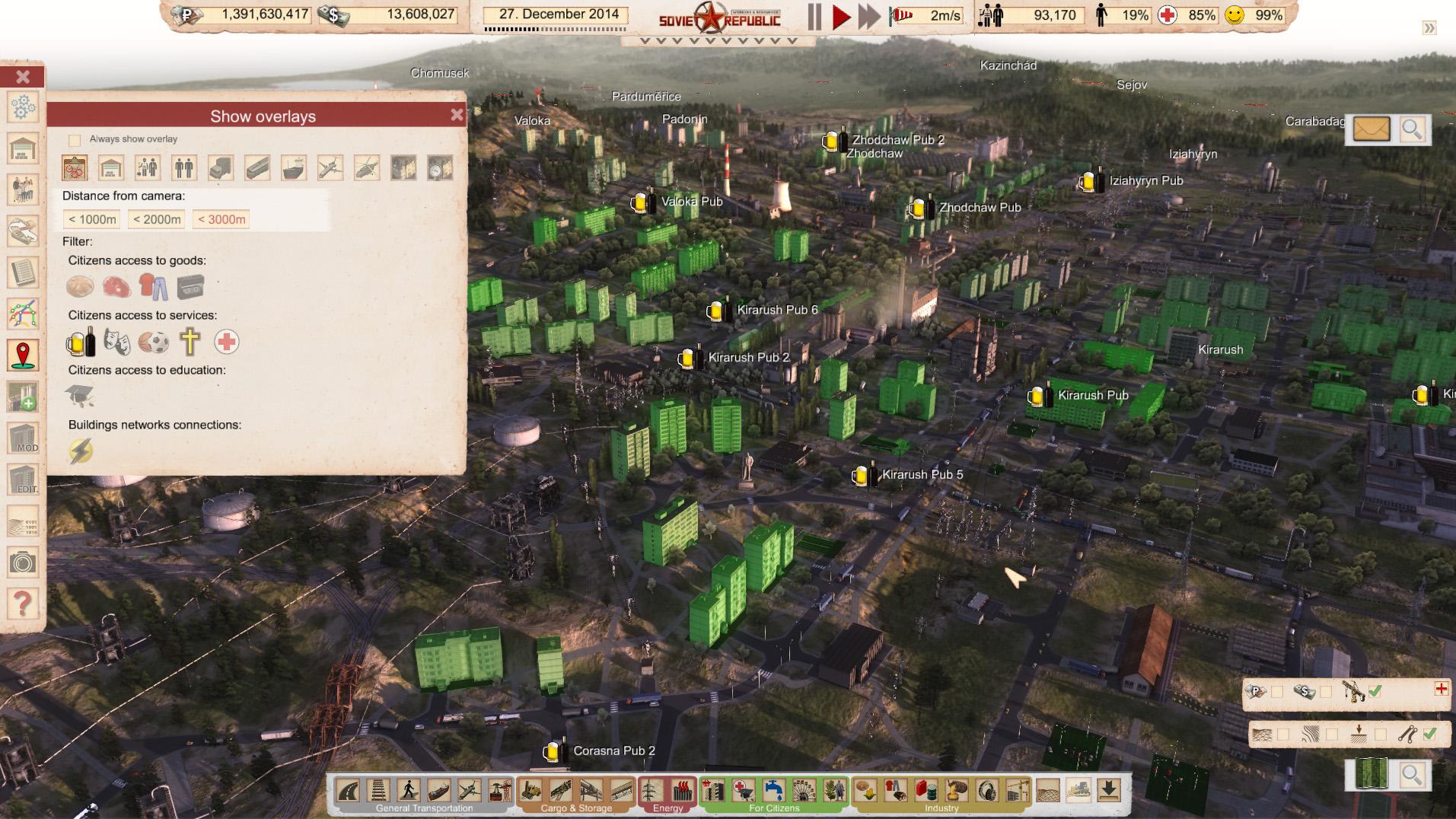Set camera distance to under 1000m

[92, 219]
